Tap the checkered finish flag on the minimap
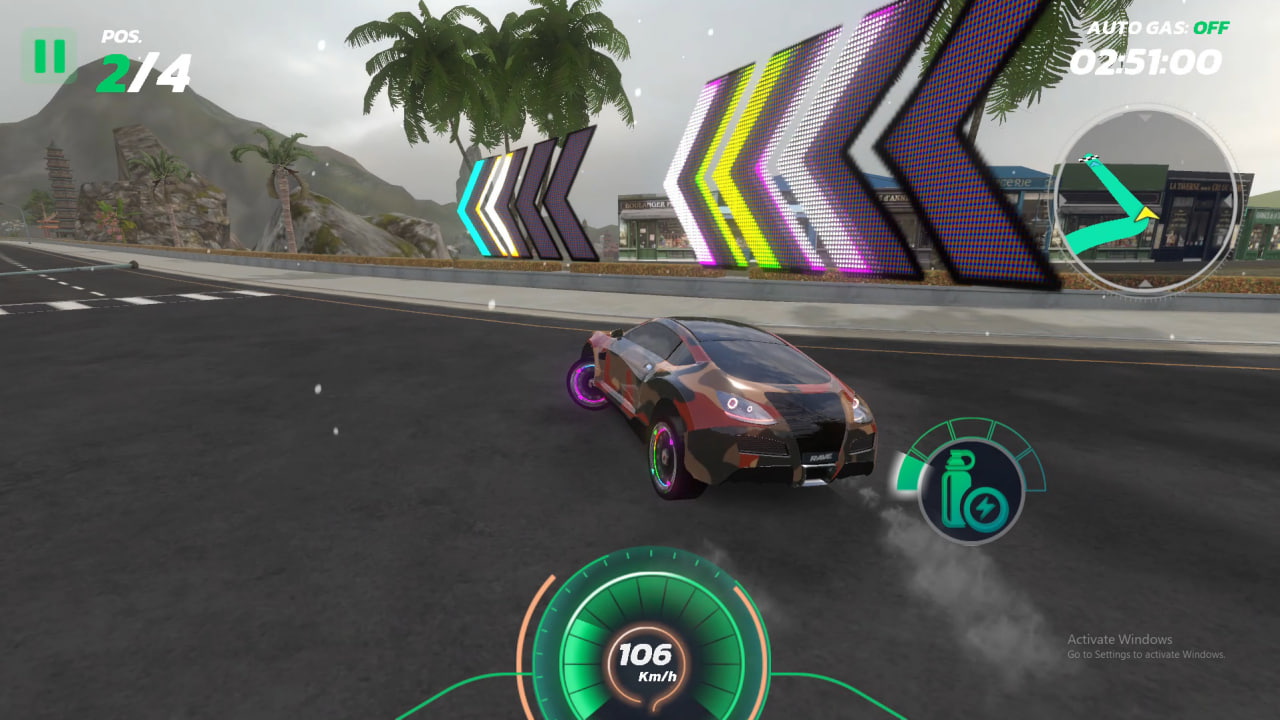The width and height of the screenshot is (1280, 720). pyautogui.click(x=1089, y=158)
